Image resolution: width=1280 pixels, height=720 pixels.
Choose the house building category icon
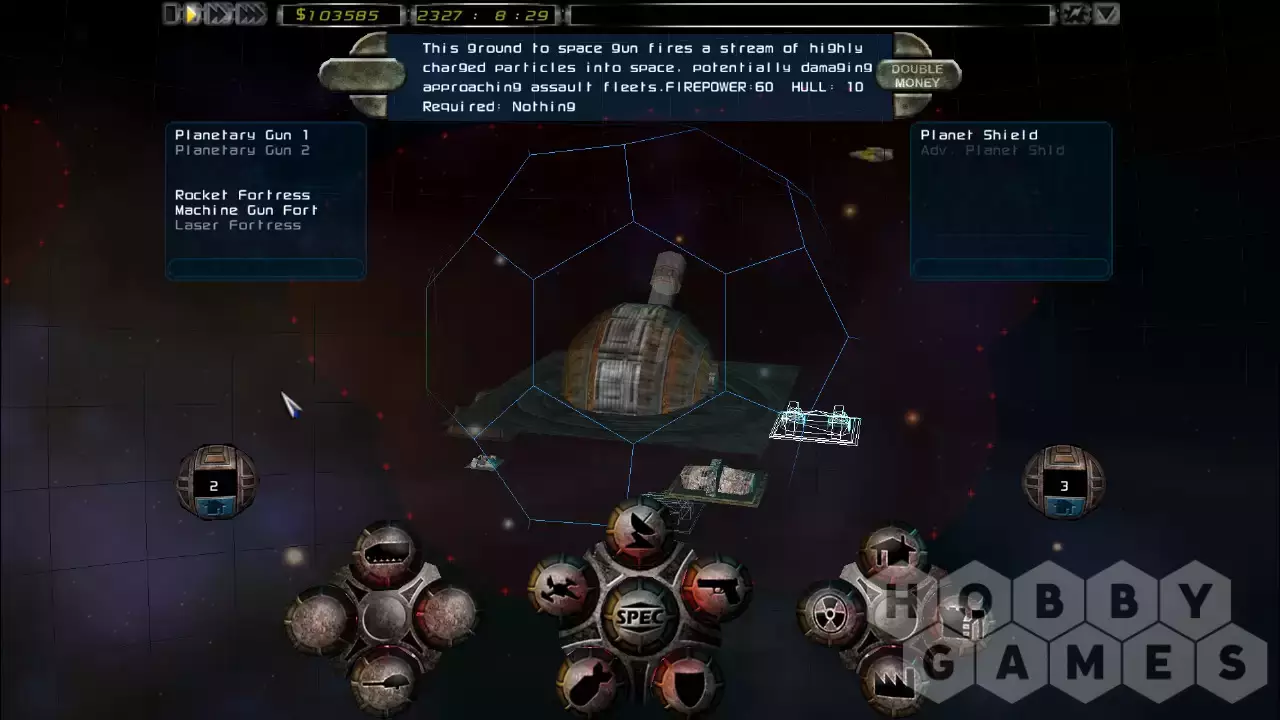(889, 553)
